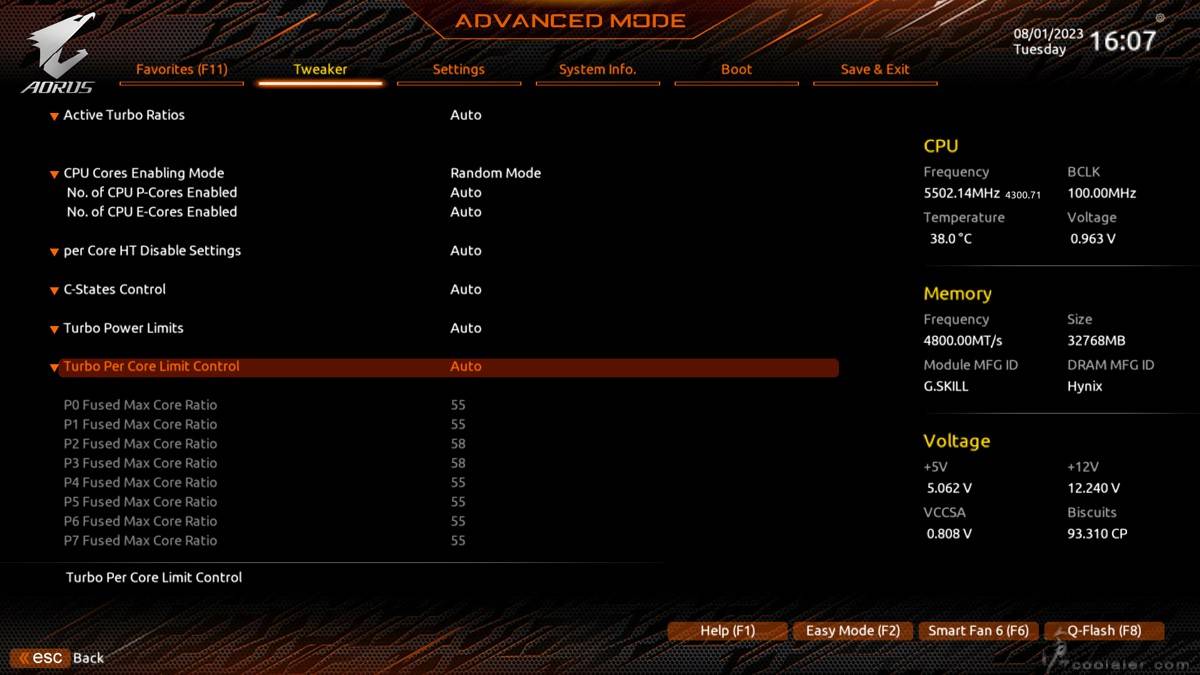Screen dimensions: 1200x675
Task: Switch to the Favorites (F11) tab
Action: click(182, 70)
